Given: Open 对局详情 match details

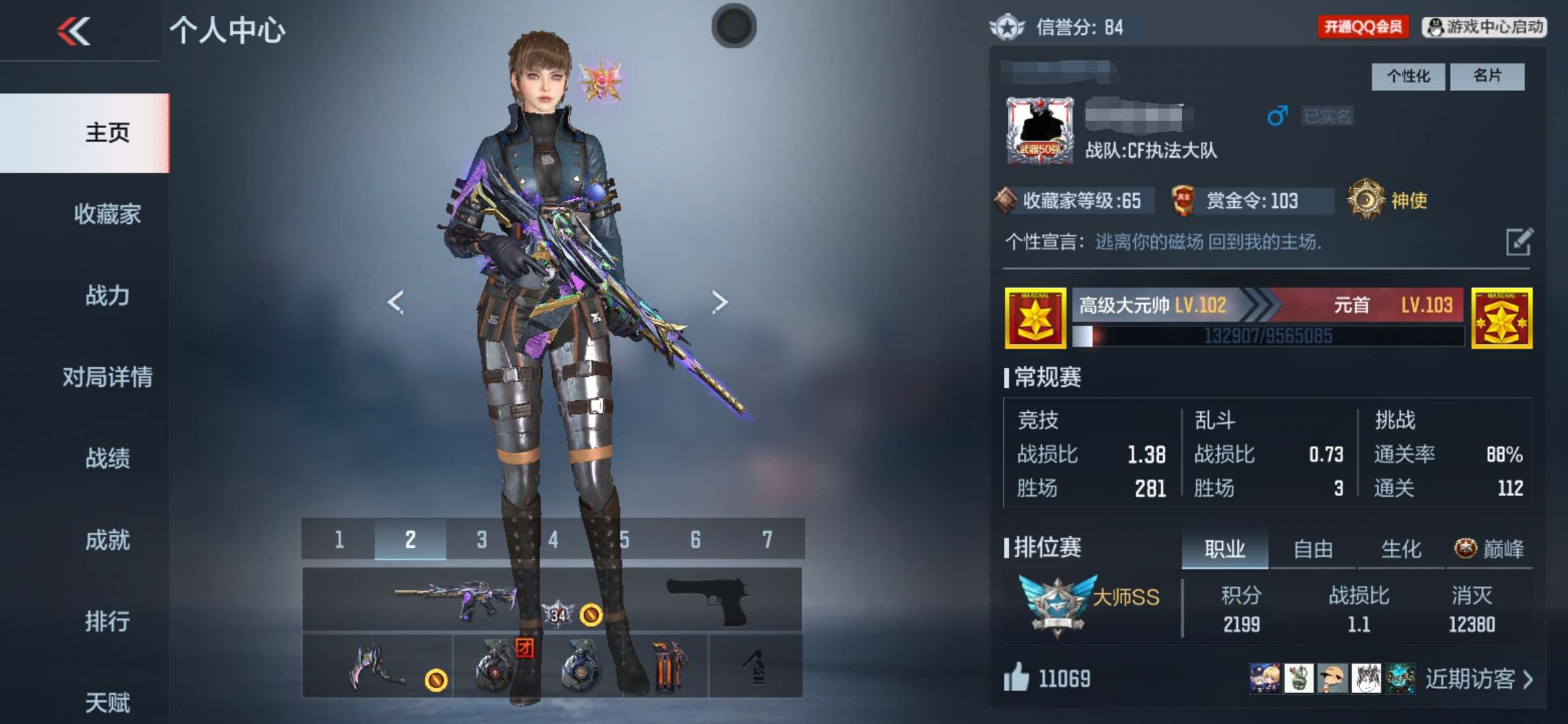Looking at the screenshot, I should [x=107, y=377].
